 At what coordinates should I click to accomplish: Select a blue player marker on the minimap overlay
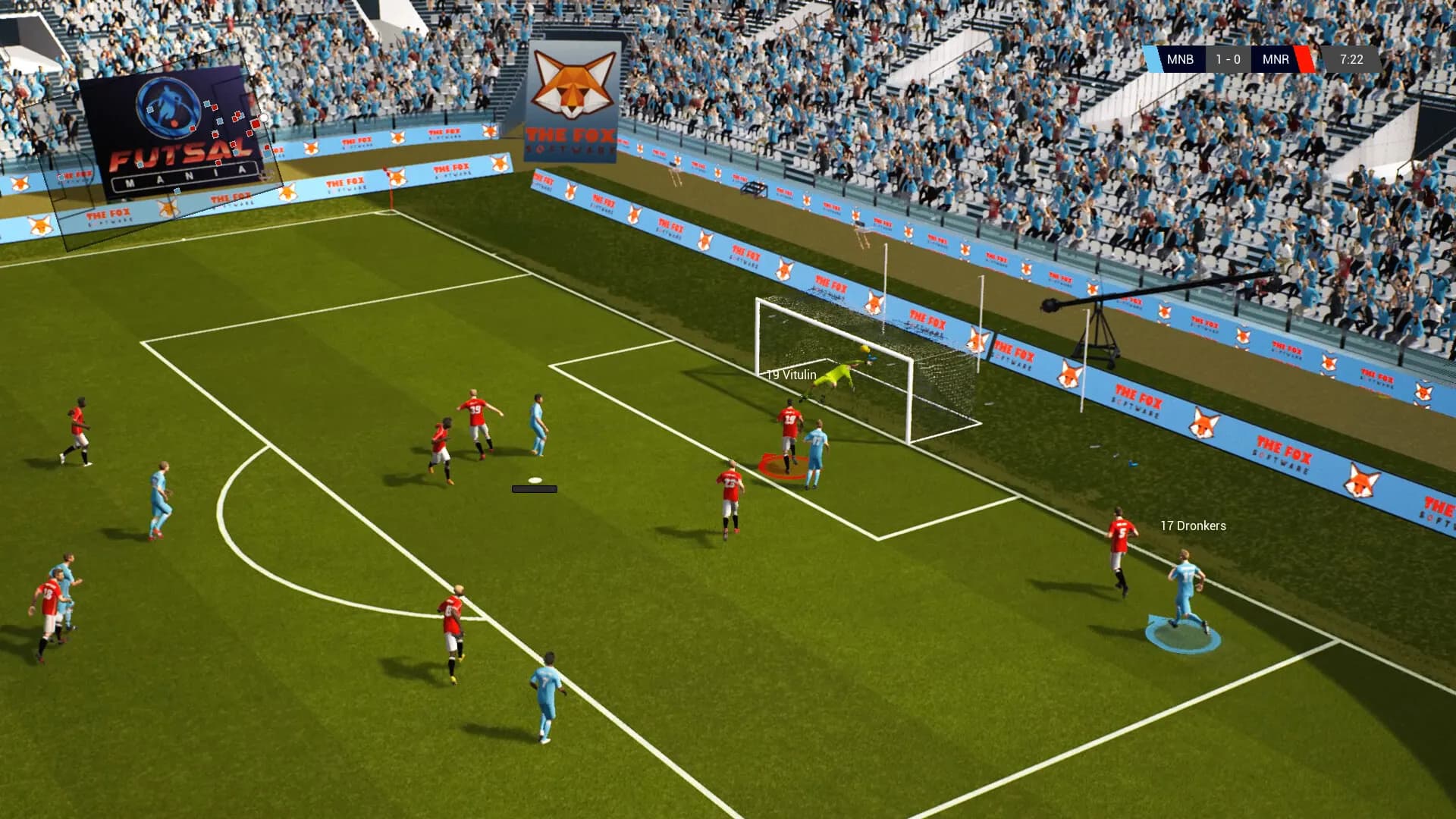(206, 103)
